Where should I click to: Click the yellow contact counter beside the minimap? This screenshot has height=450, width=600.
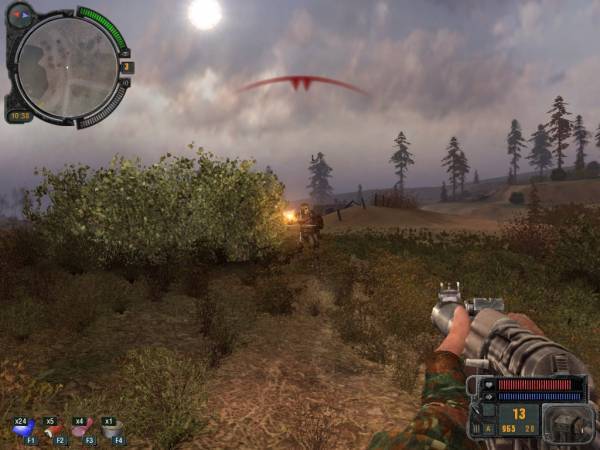point(127,67)
